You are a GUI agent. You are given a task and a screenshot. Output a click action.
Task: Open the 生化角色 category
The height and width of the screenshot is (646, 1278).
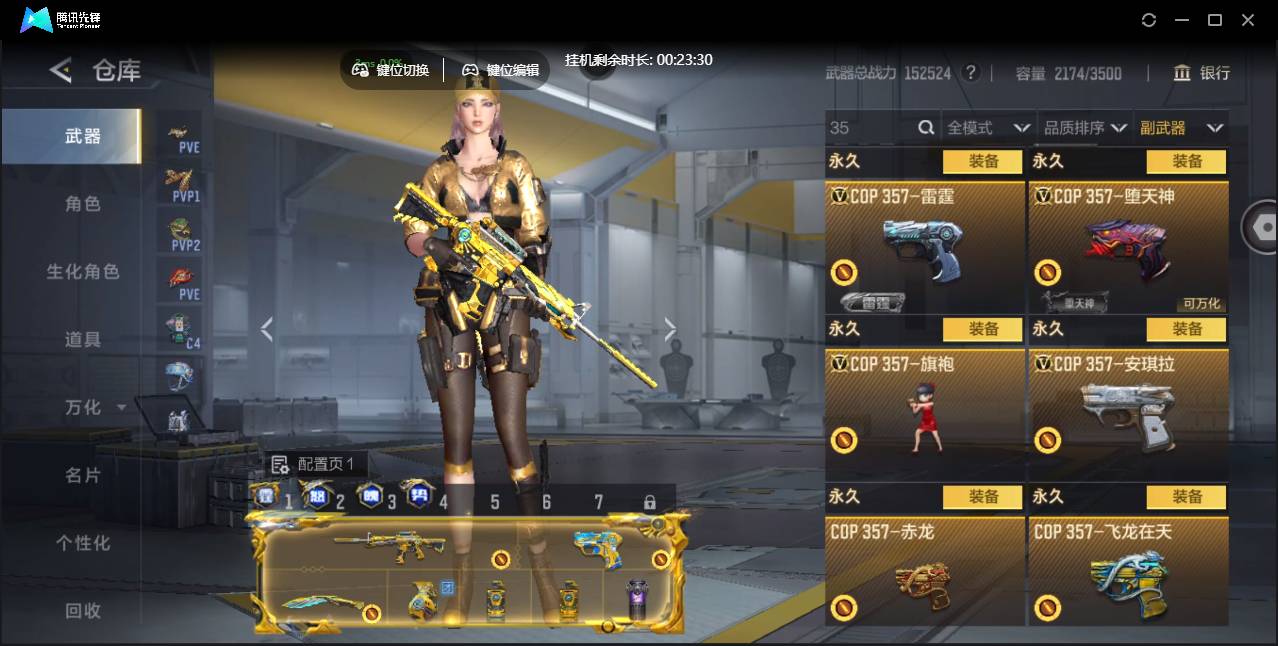tap(83, 272)
